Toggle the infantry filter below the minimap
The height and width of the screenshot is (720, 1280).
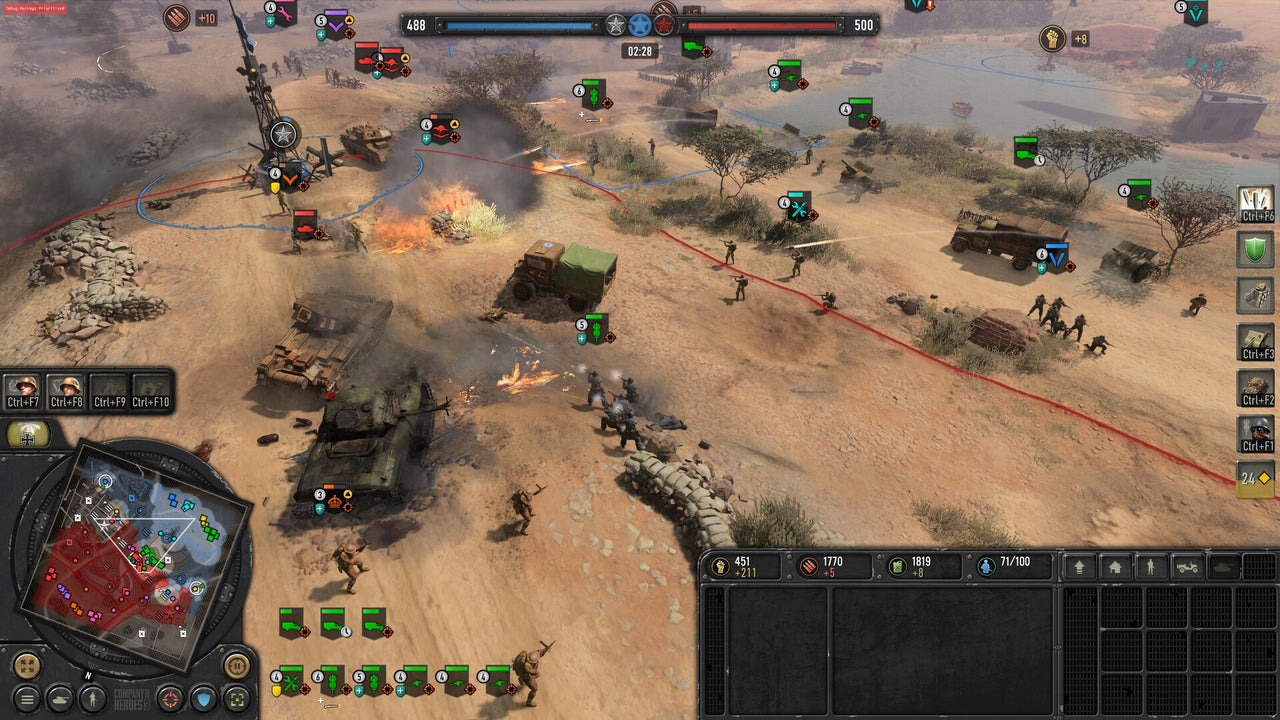coord(92,699)
